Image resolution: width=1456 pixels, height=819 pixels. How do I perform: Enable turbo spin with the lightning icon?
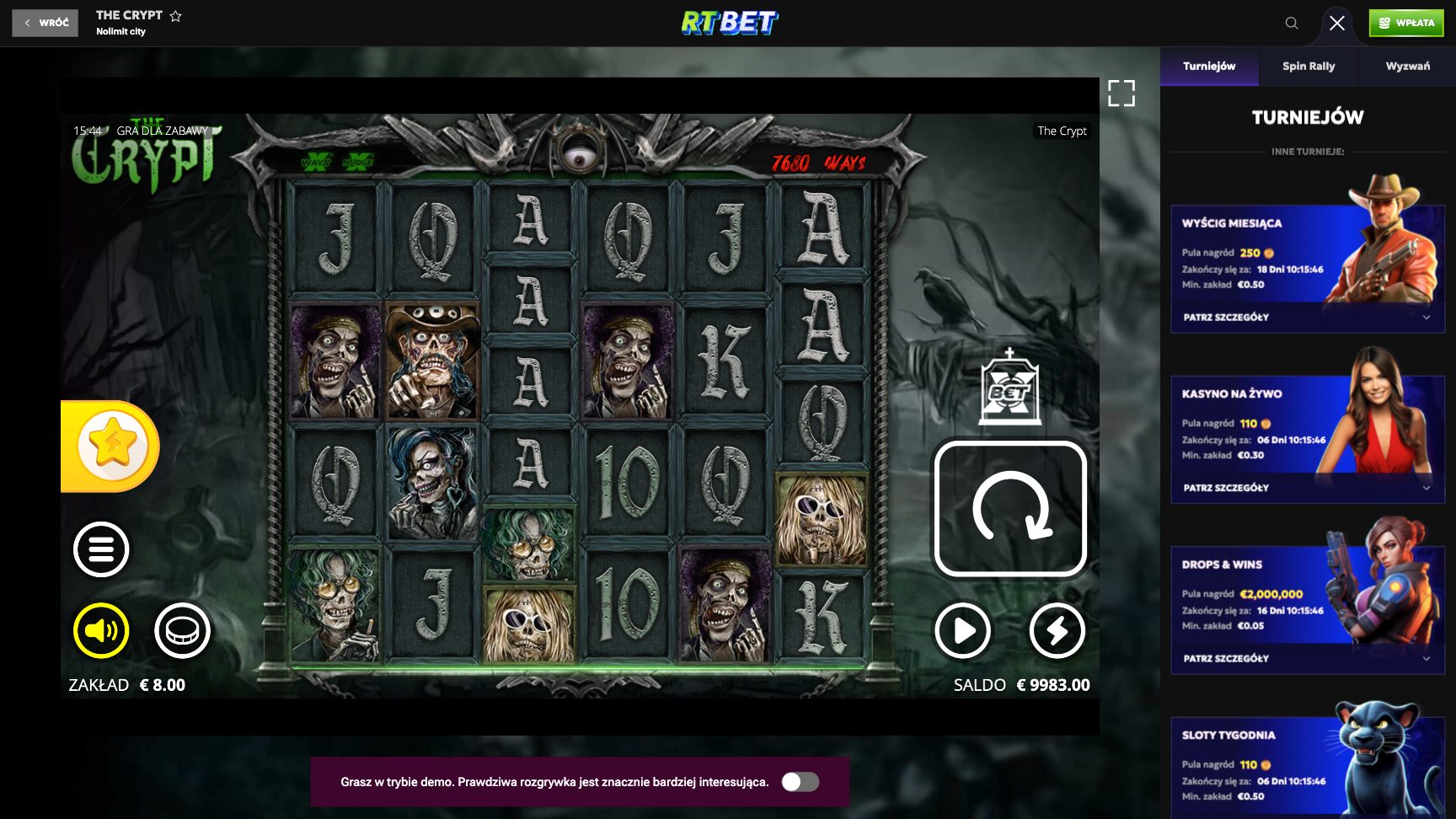pos(1058,629)
